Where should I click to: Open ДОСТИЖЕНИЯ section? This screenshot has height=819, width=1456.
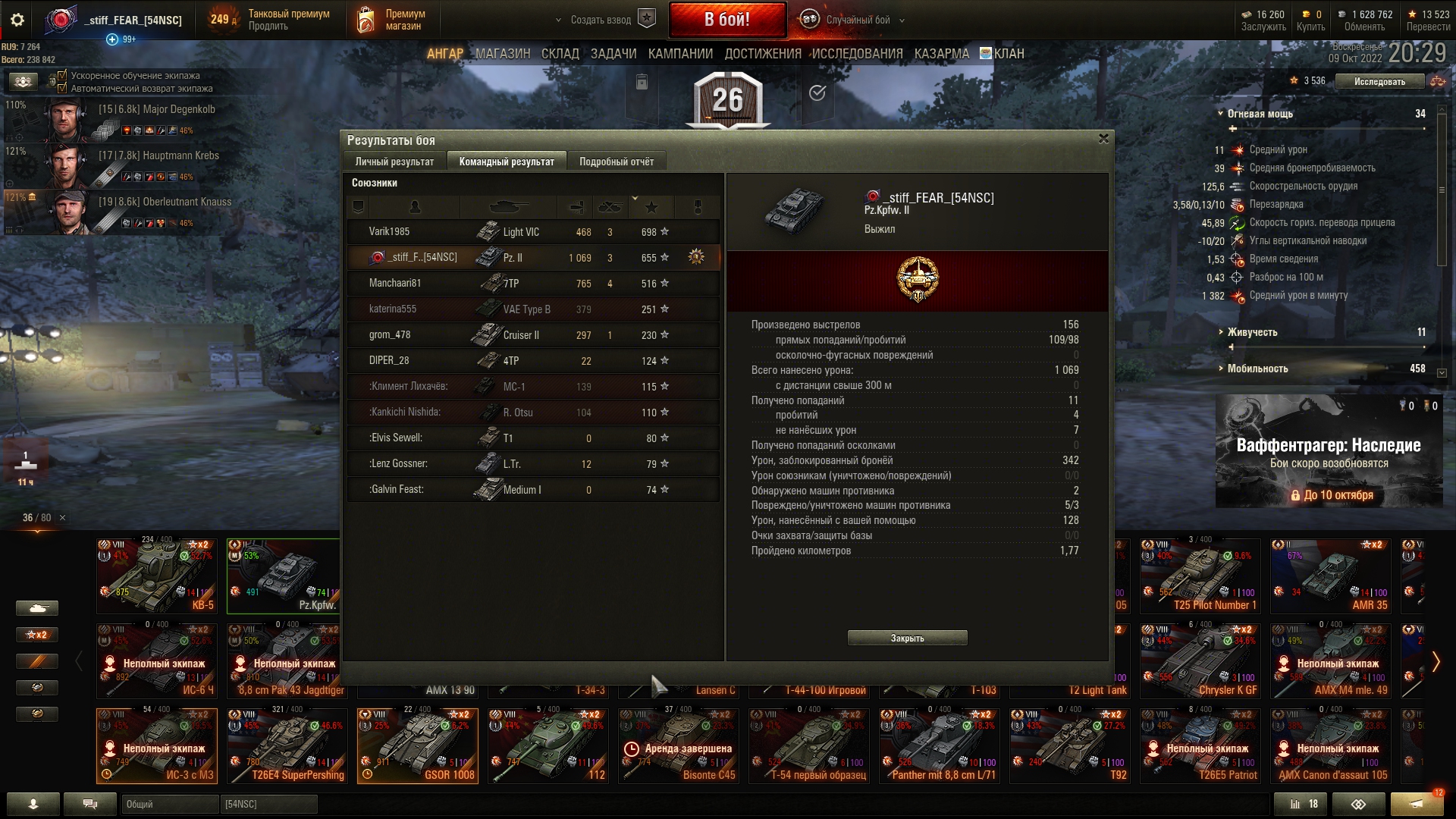(762, 54)
